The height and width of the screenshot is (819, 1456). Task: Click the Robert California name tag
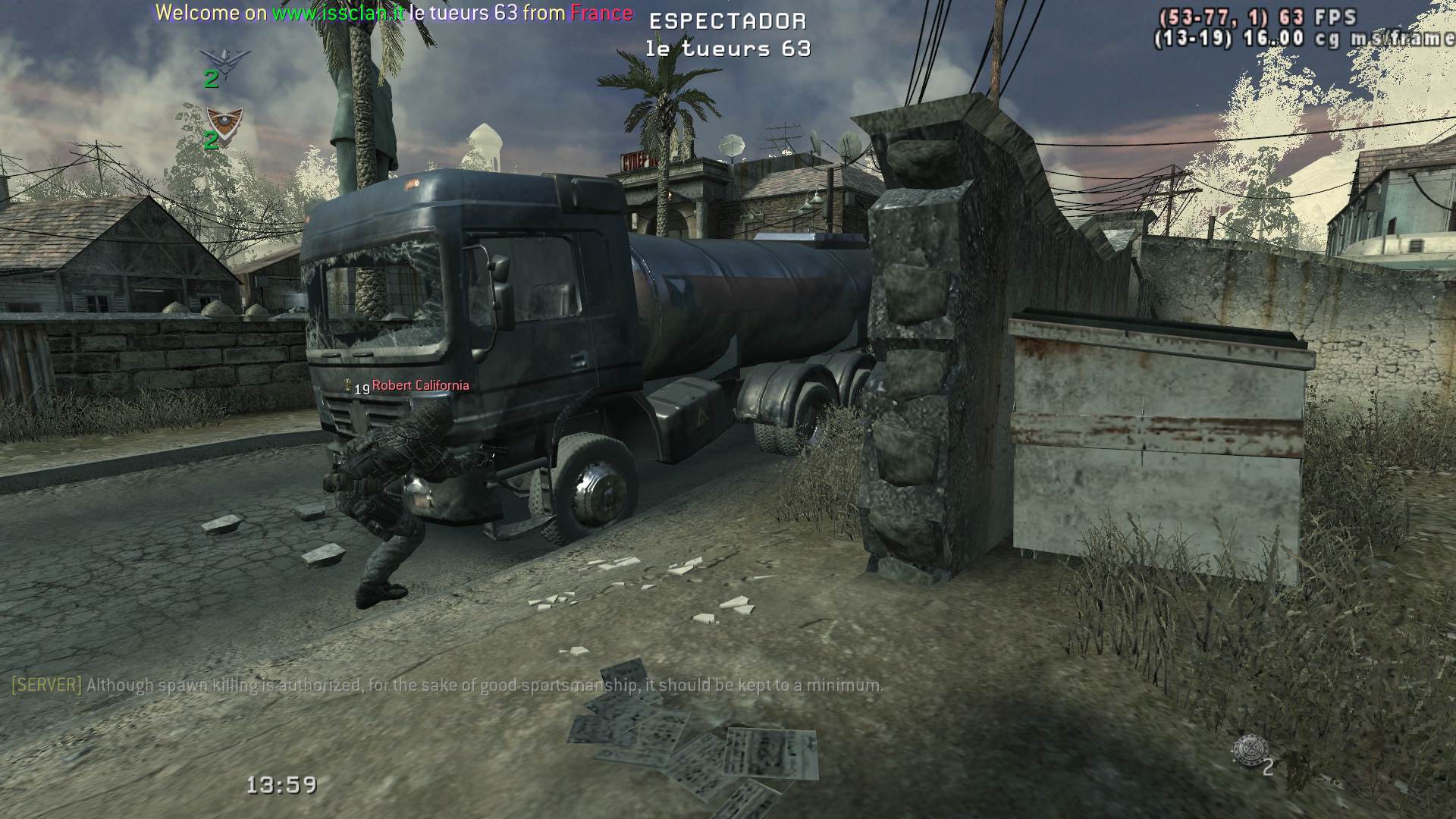(420, 385)
